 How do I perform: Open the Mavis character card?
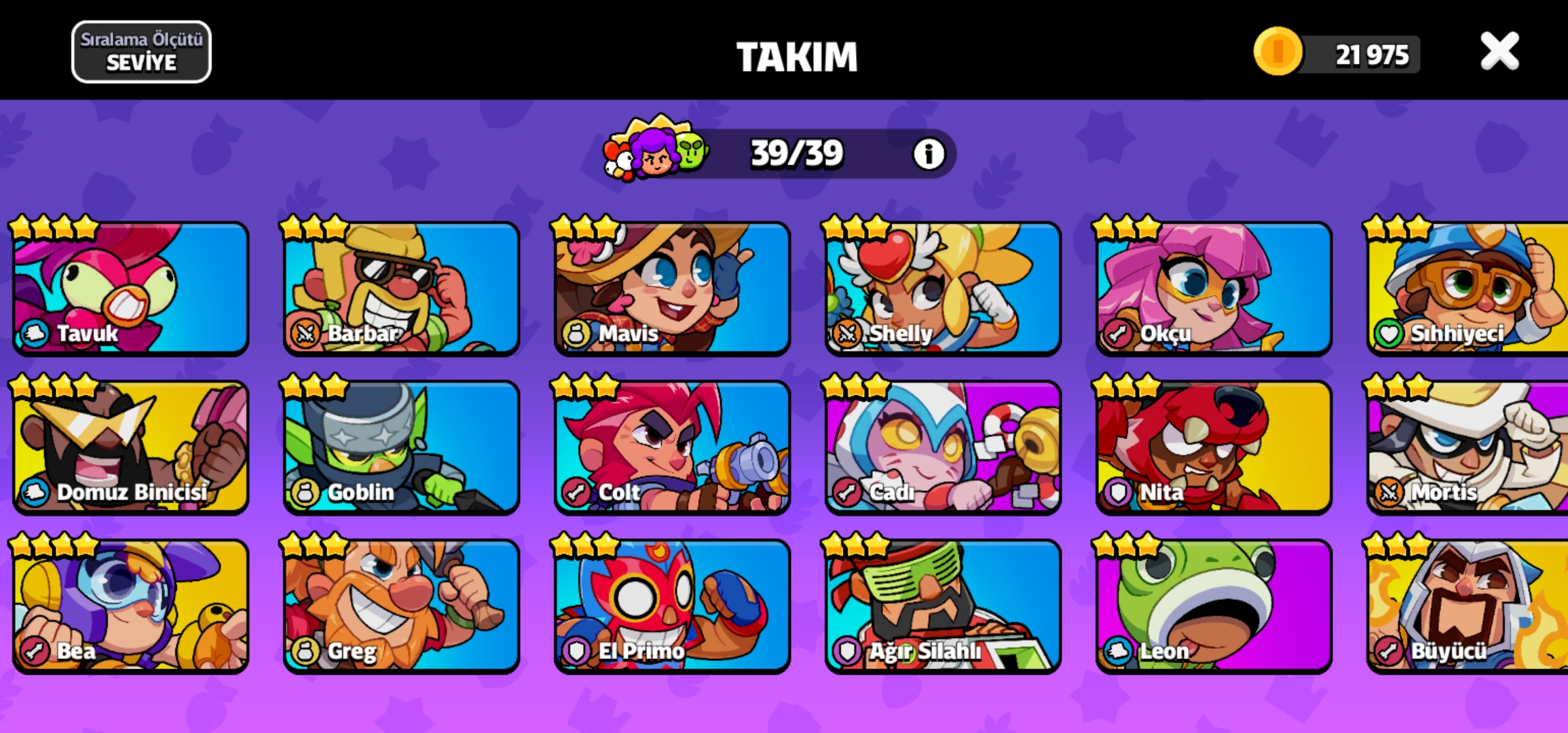click(672, 288)
